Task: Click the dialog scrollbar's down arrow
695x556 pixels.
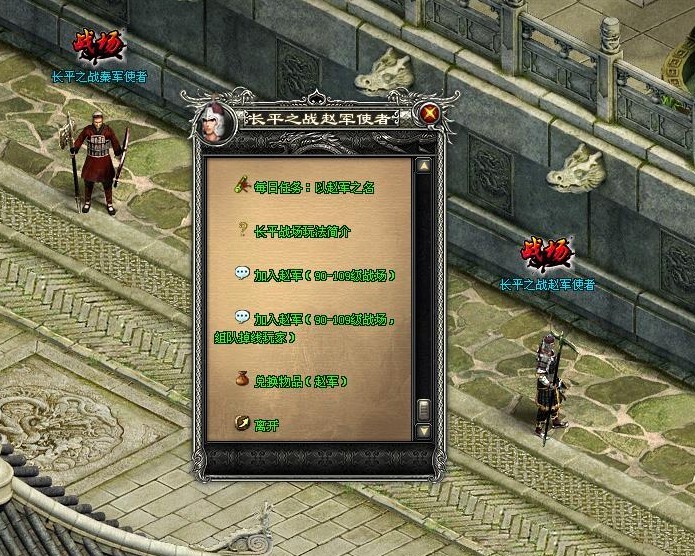Action: tap(424, 431)
